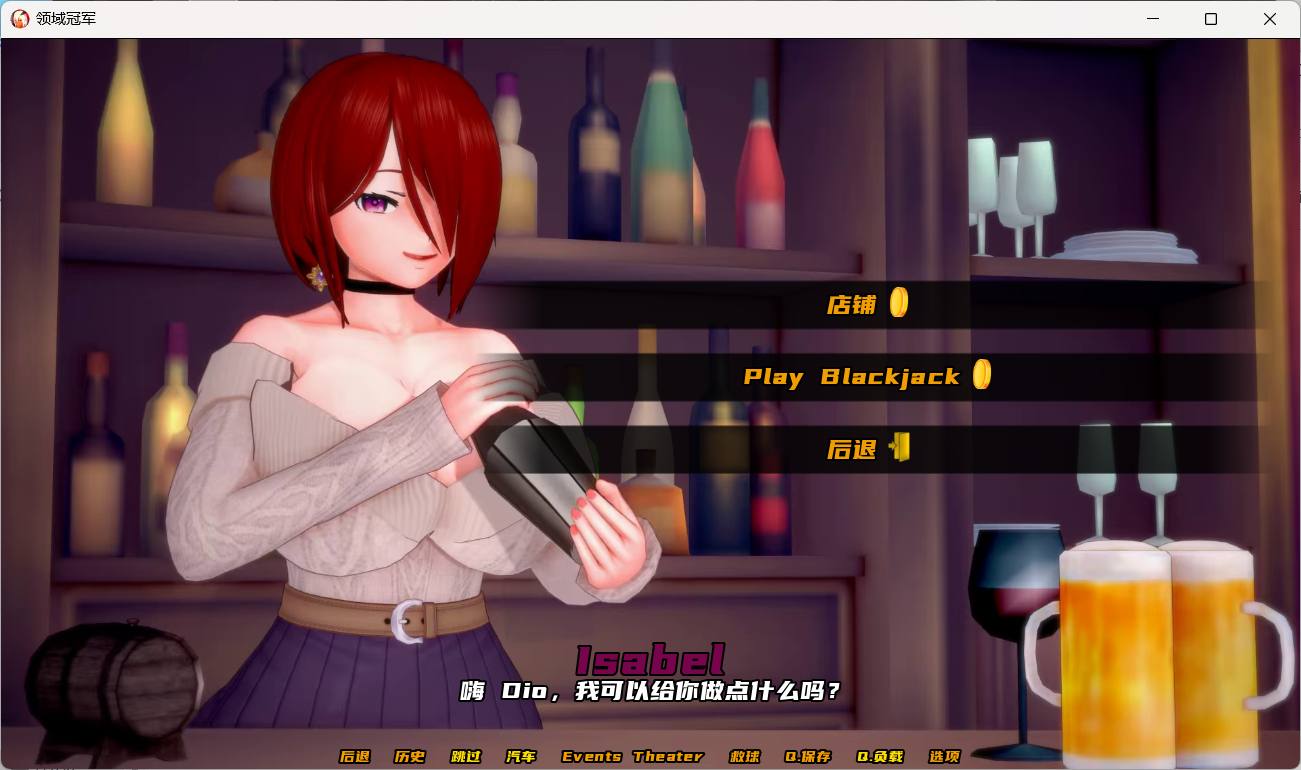The height and width of the screenshot is (770, 1301).
Task: Click the coin icon beside 店铺
Action: pyautogui.click(x=898, y=303)
